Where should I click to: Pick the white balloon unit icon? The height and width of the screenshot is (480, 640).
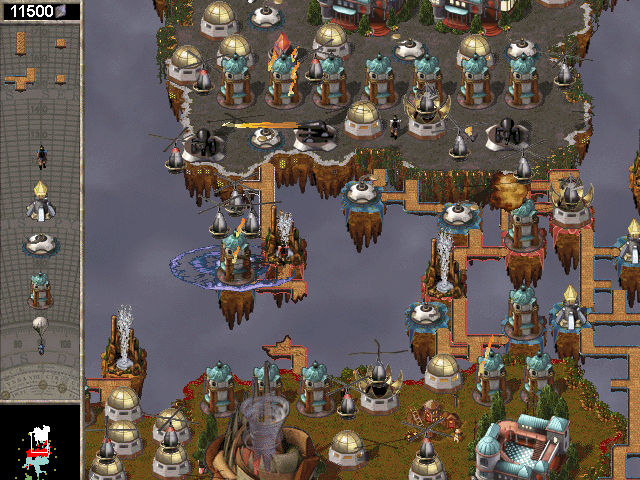coord(40,331)
